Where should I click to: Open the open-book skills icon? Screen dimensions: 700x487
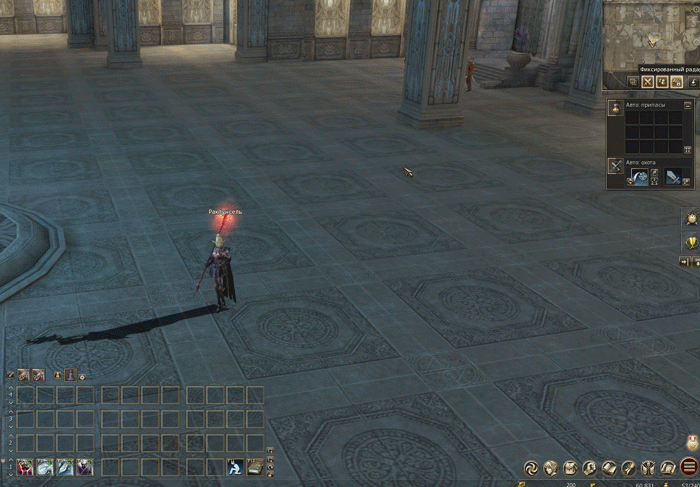coord(609,467)
